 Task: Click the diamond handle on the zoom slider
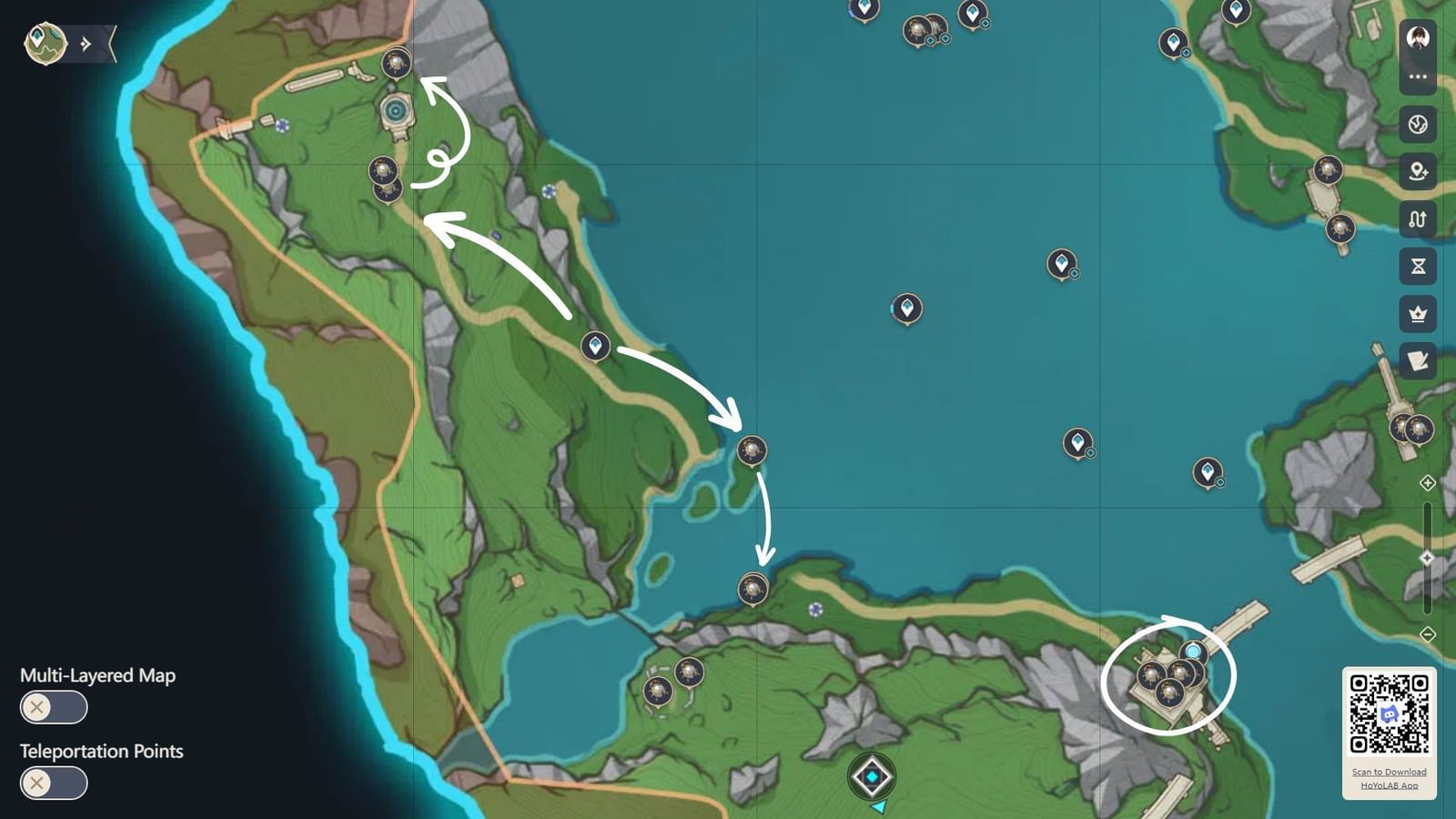[x=1427, y=555]
